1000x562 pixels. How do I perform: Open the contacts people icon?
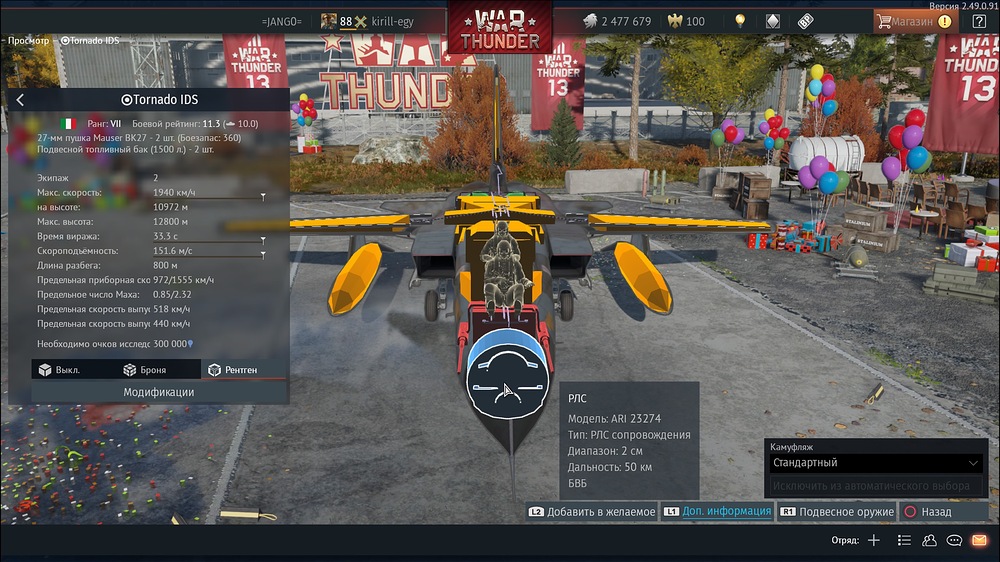point(929,540)
